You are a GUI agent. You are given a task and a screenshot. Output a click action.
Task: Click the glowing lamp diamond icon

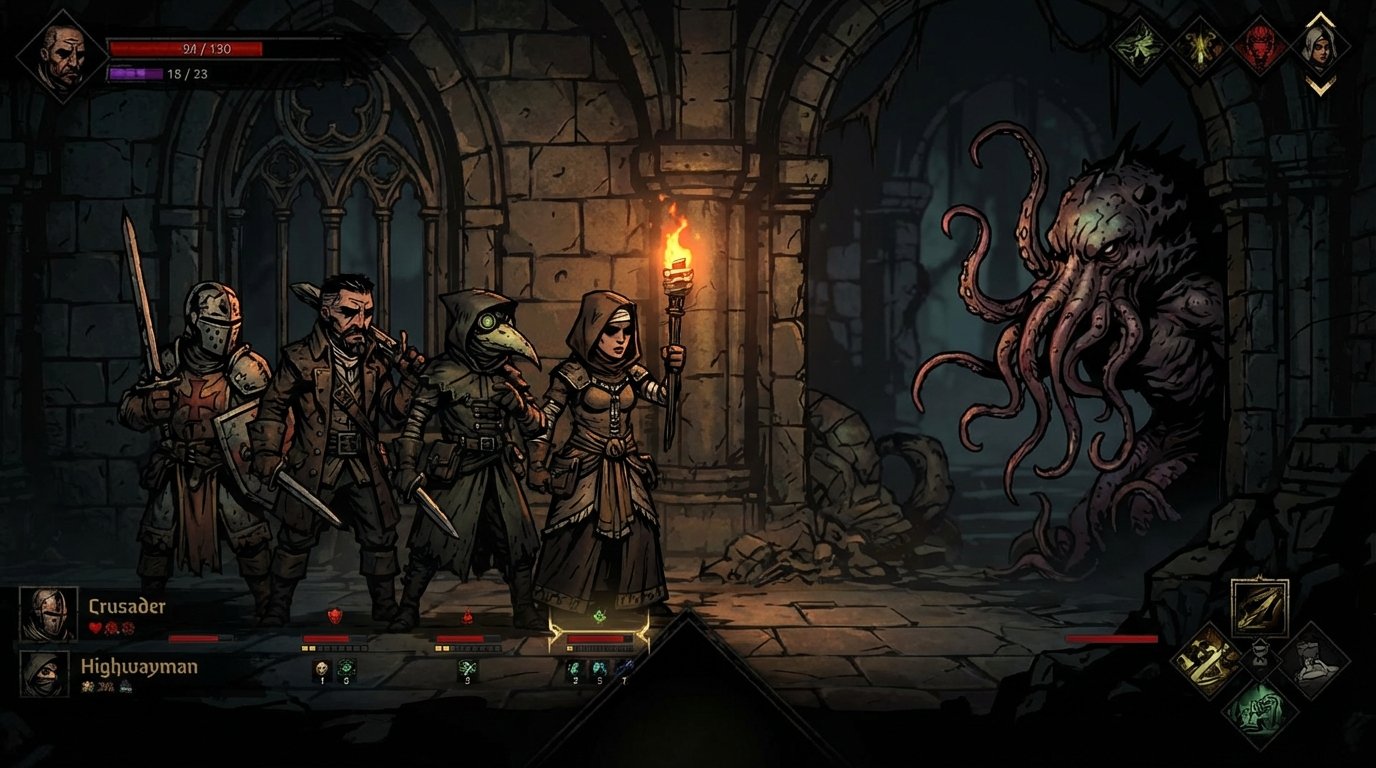[x=1202, y=48]
